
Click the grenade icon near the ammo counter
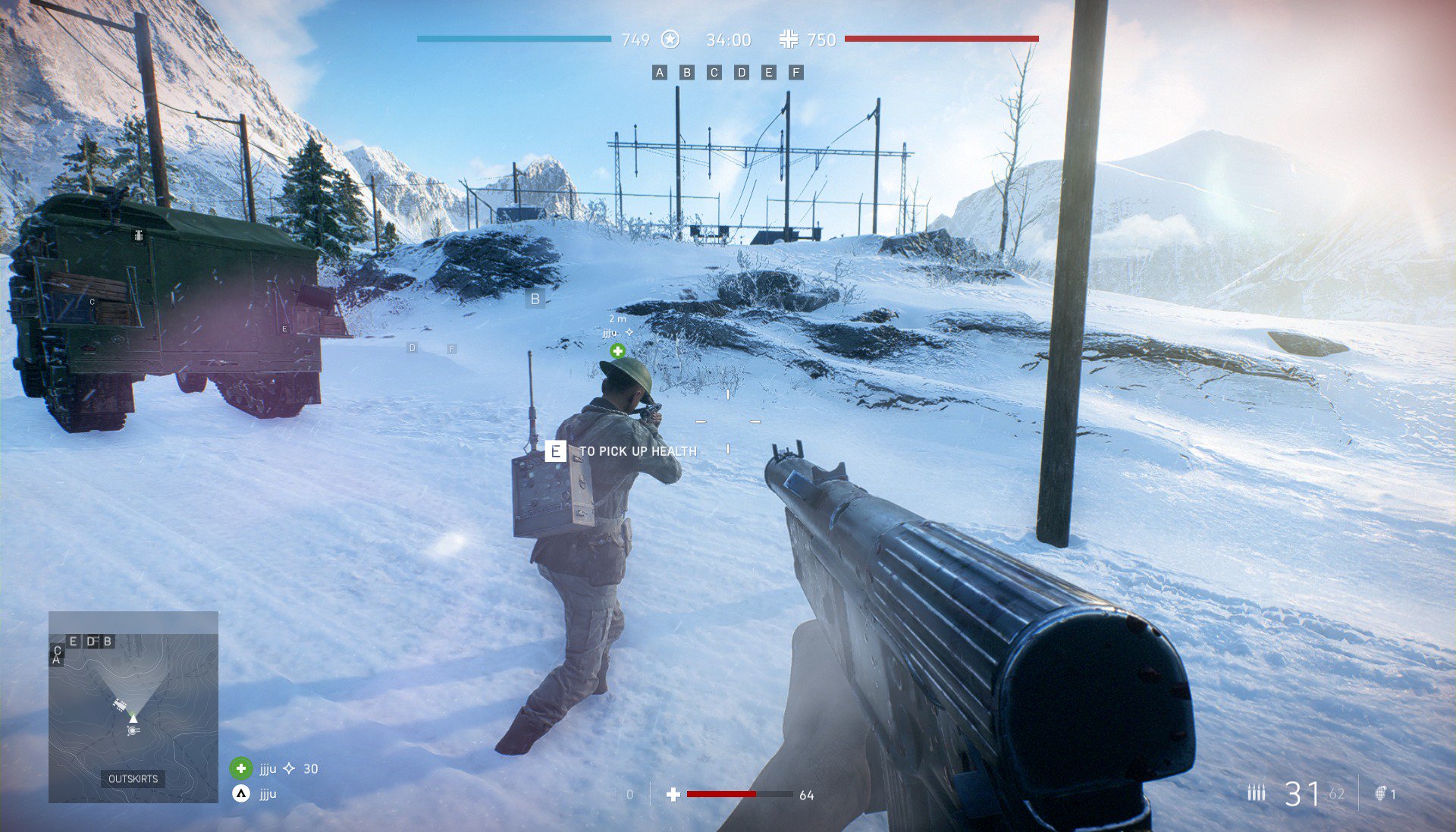coord(1381,793)
